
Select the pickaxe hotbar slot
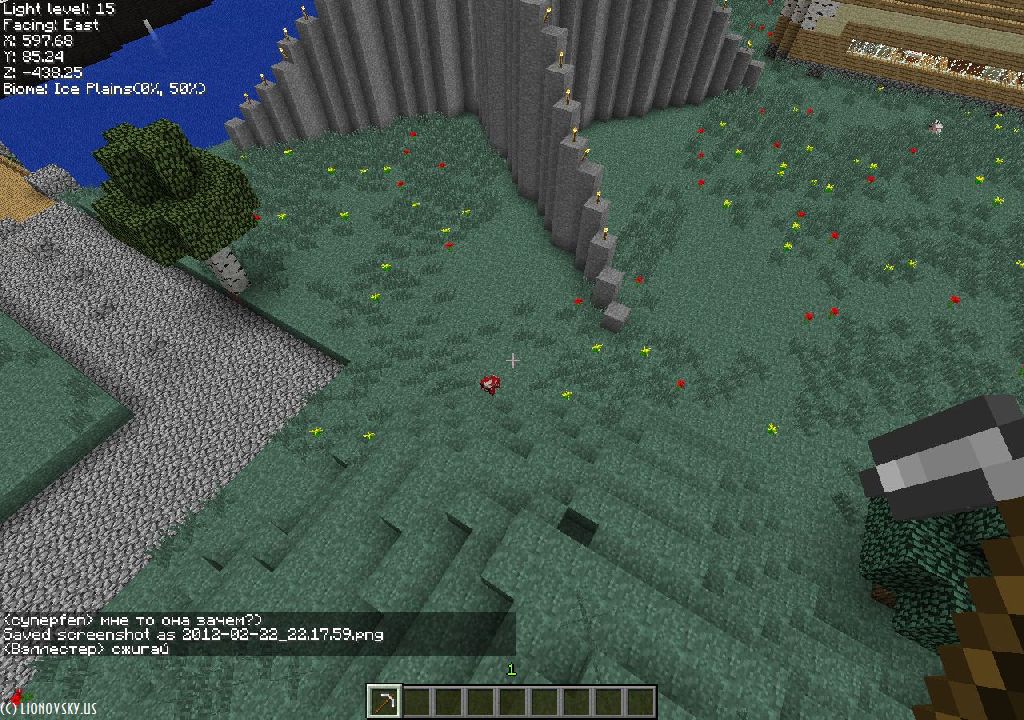384,701
